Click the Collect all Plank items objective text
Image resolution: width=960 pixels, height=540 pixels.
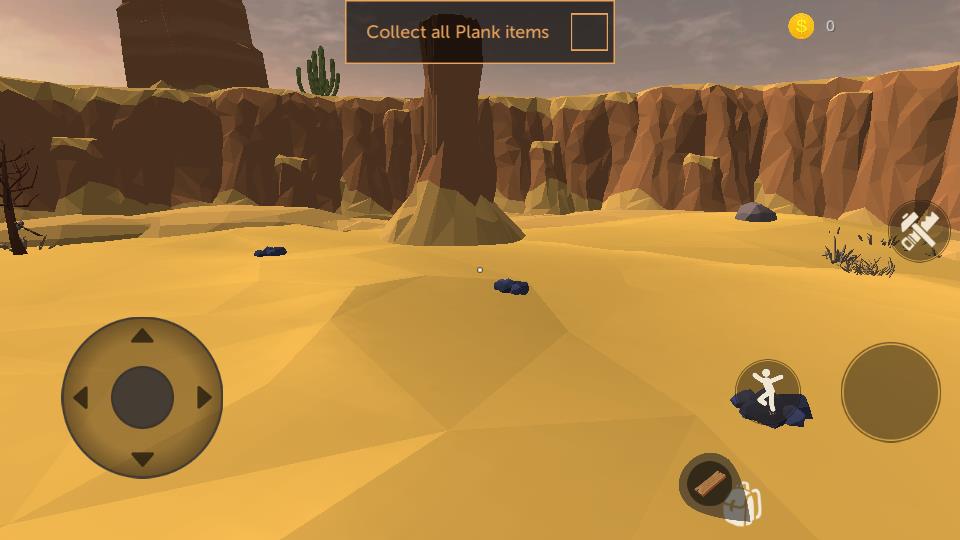pos(457,32)
